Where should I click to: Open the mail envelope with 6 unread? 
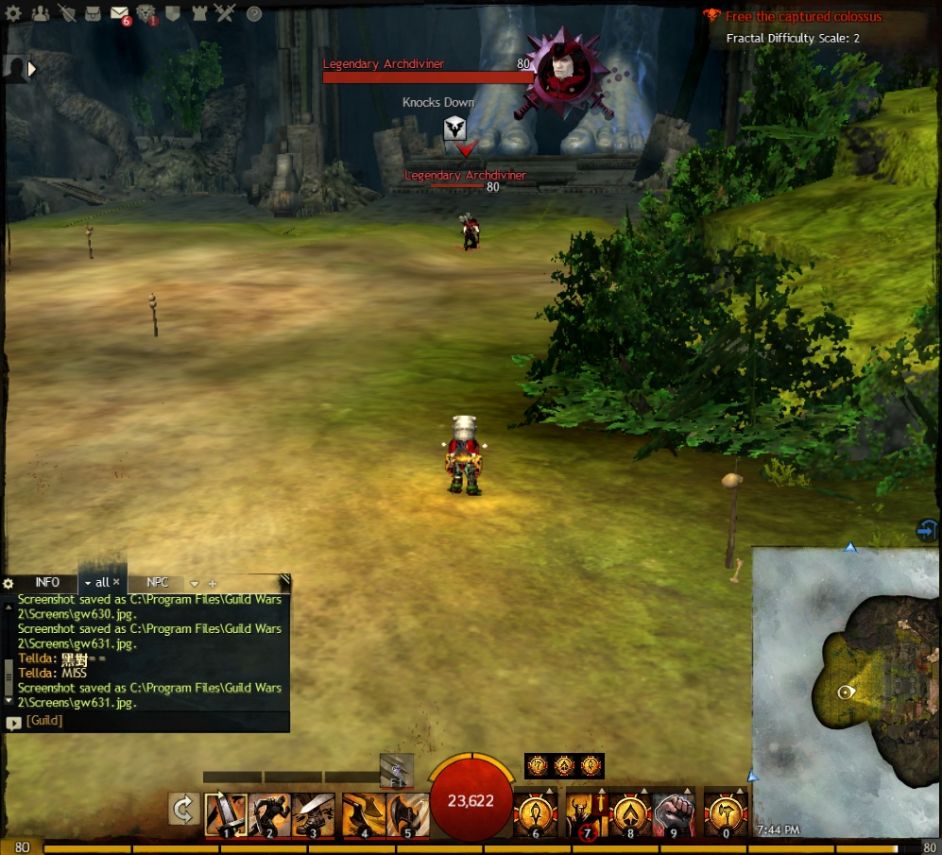tap(119, 14)
